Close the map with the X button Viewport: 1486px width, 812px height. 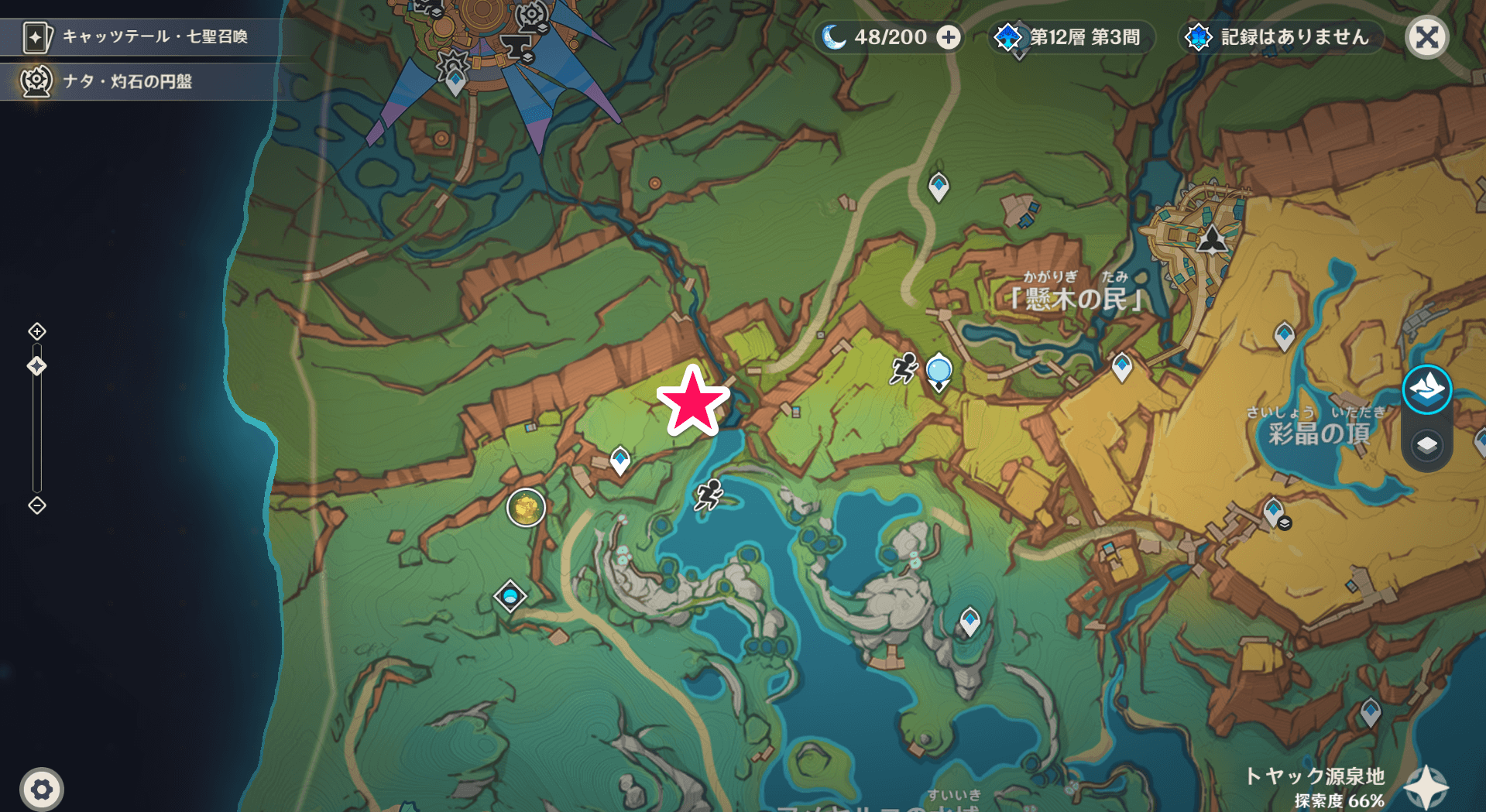pyautogui.click(x=1427, y=37)
